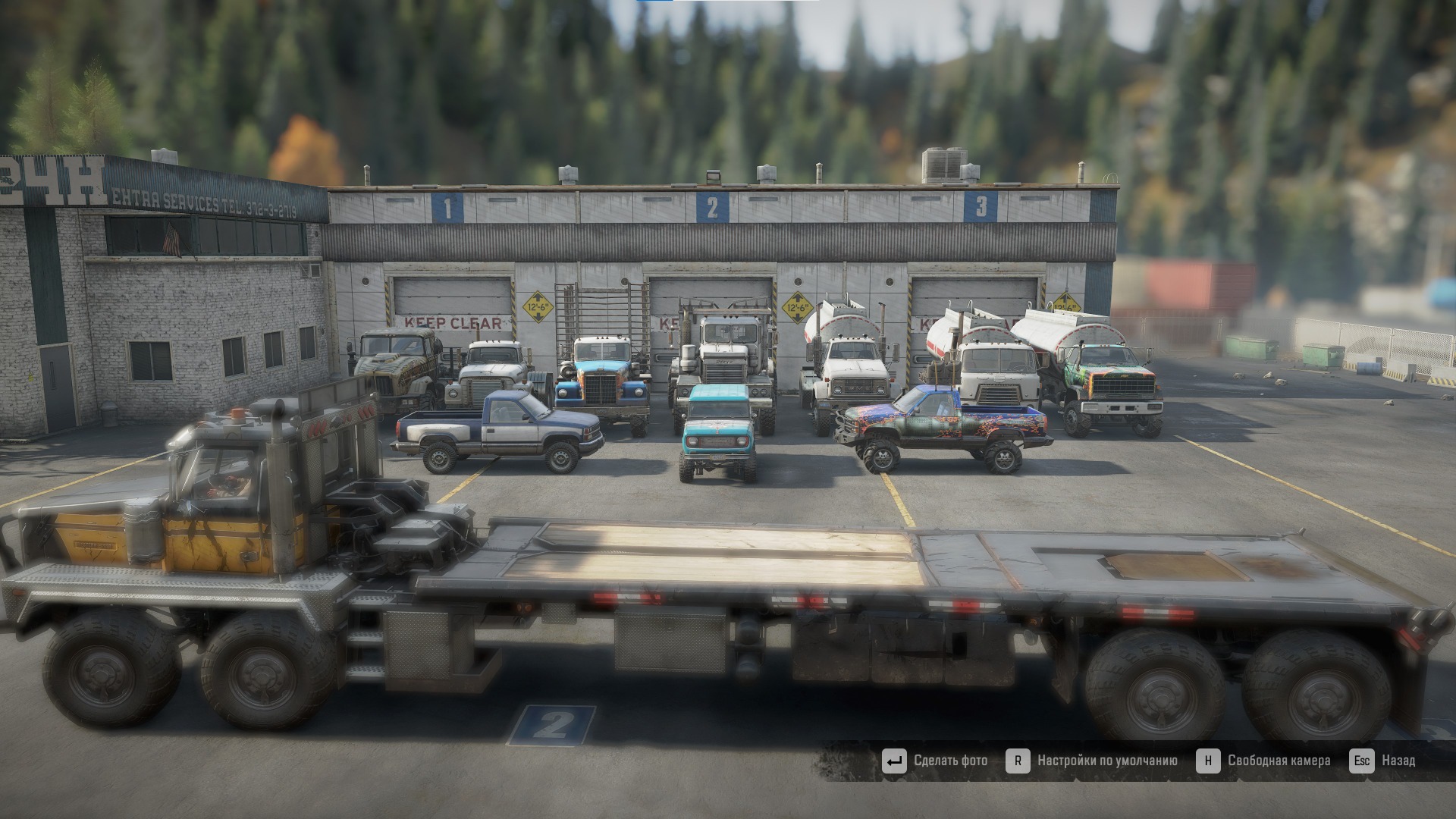Take a photo with Сделать фото

[936, 761]
